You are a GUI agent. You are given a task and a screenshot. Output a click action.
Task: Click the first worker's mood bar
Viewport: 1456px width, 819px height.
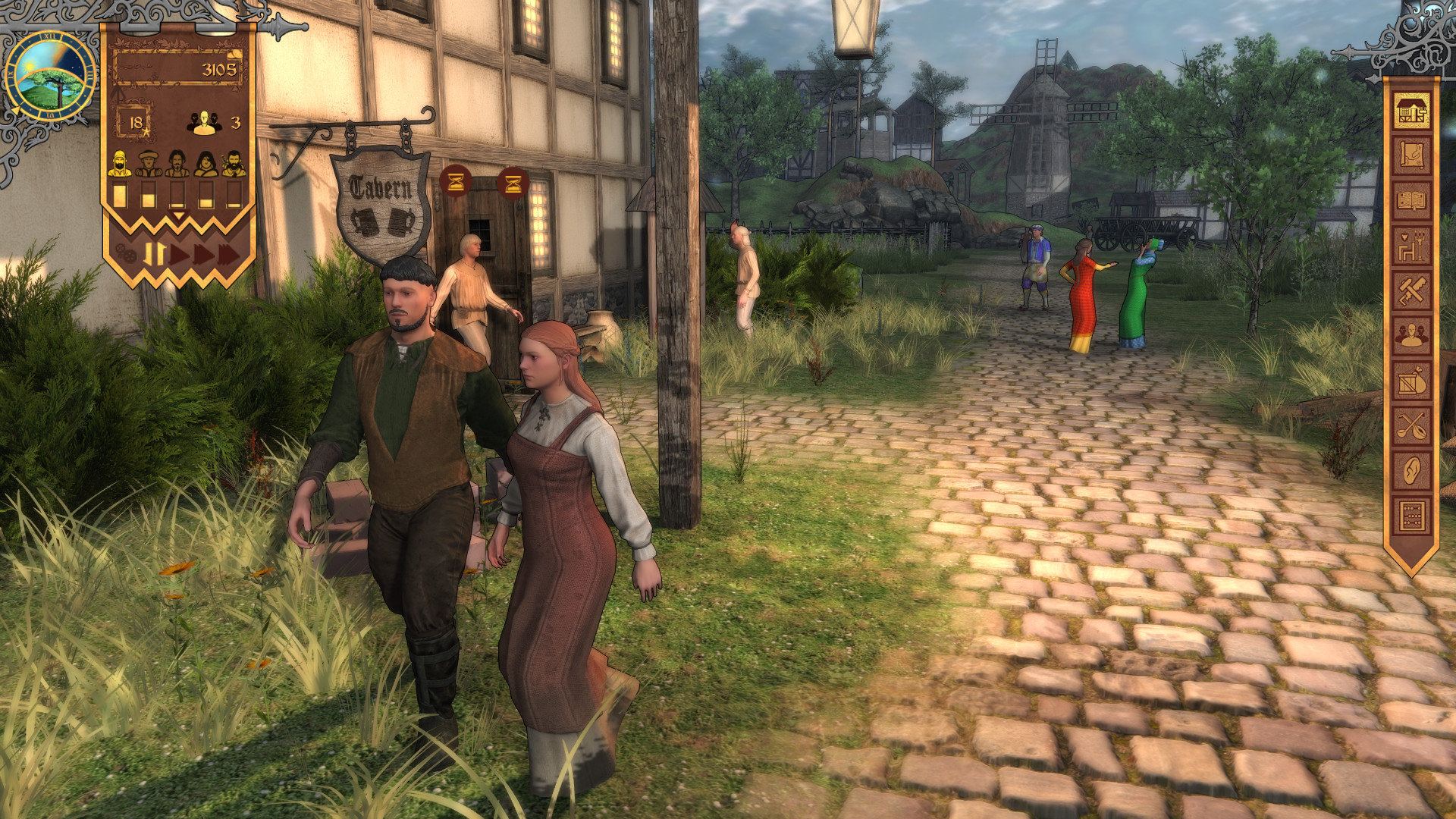point(119,195)
